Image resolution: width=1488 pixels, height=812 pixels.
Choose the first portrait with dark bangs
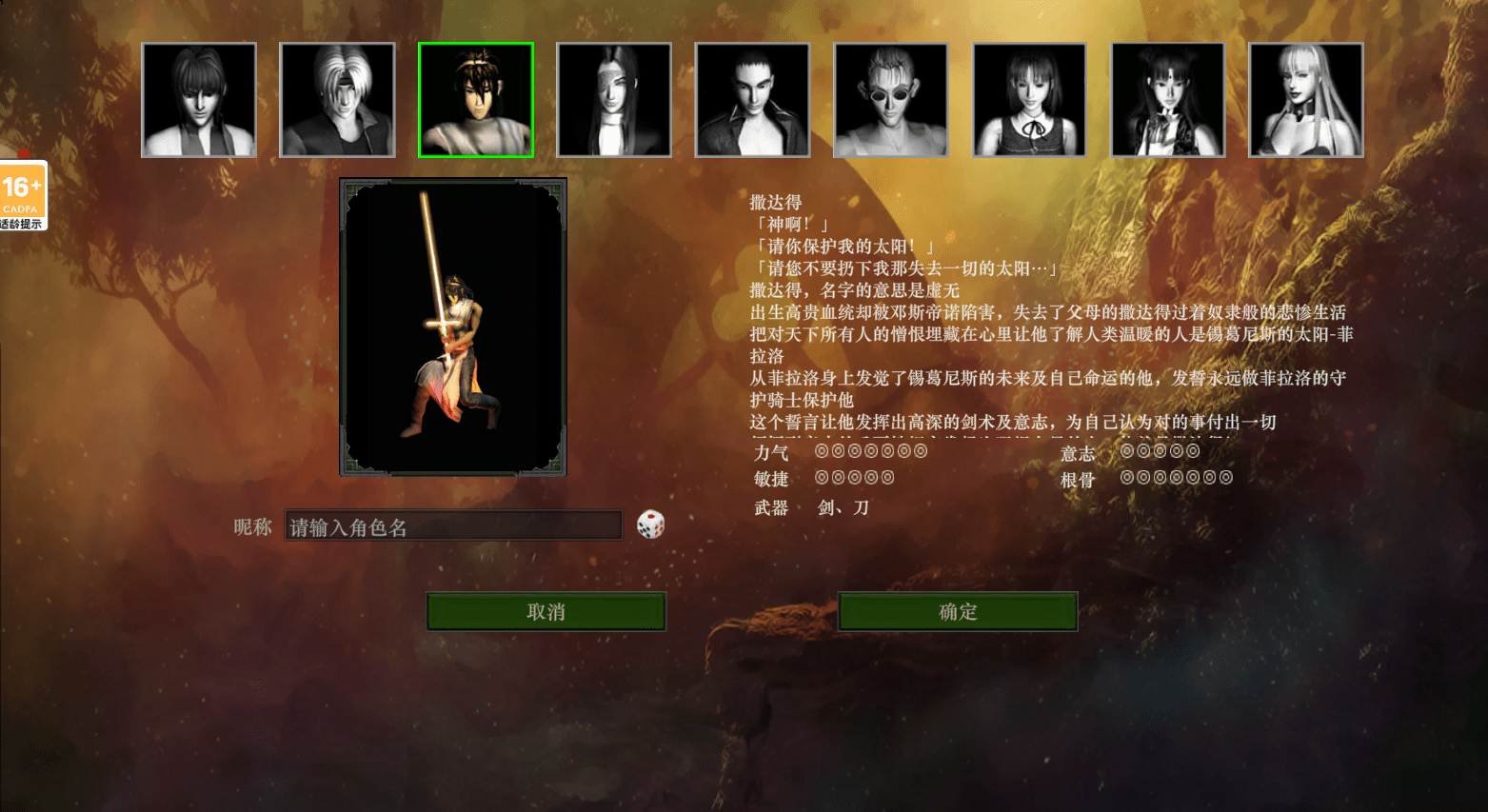[199, 100]
